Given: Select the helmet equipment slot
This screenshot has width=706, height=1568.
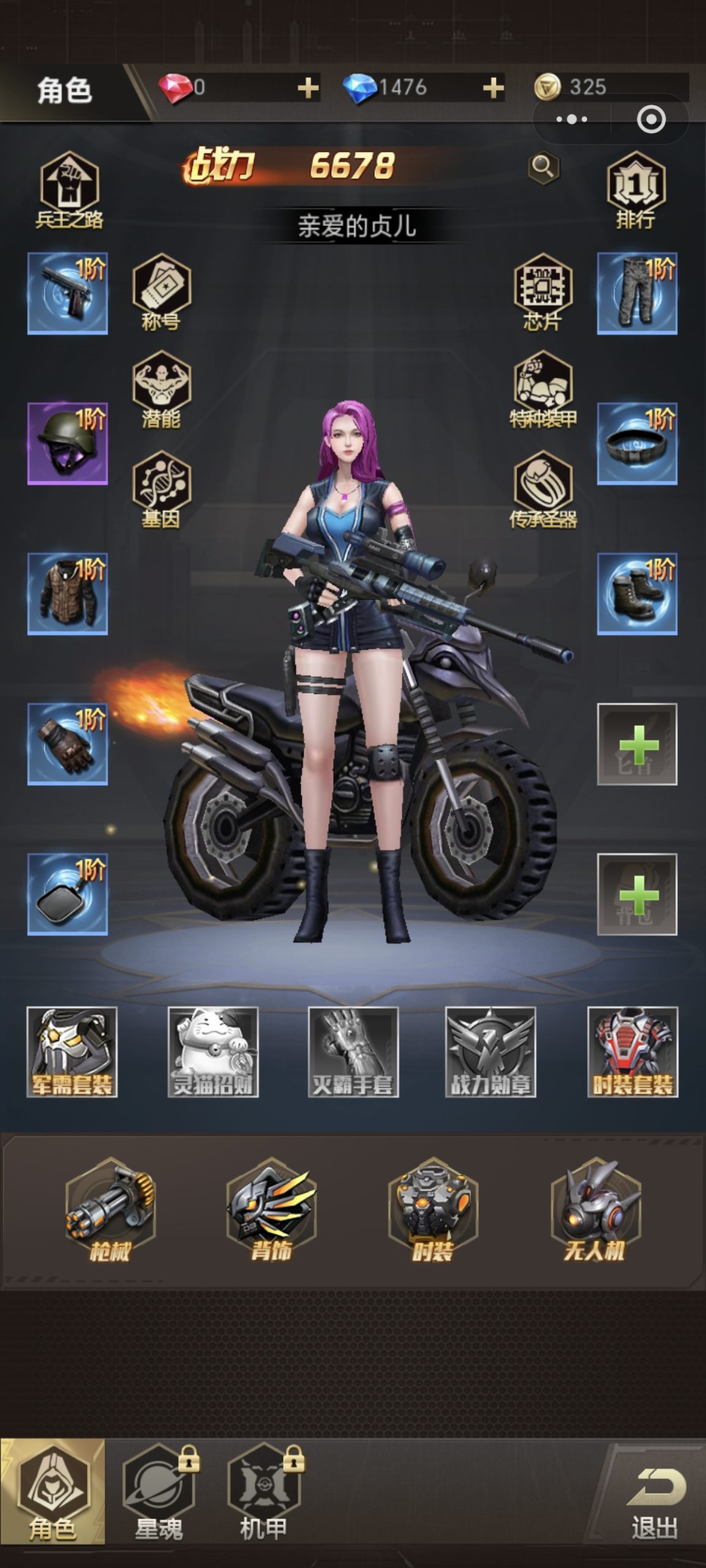Looking at the screenshot, I should point(67,443).
